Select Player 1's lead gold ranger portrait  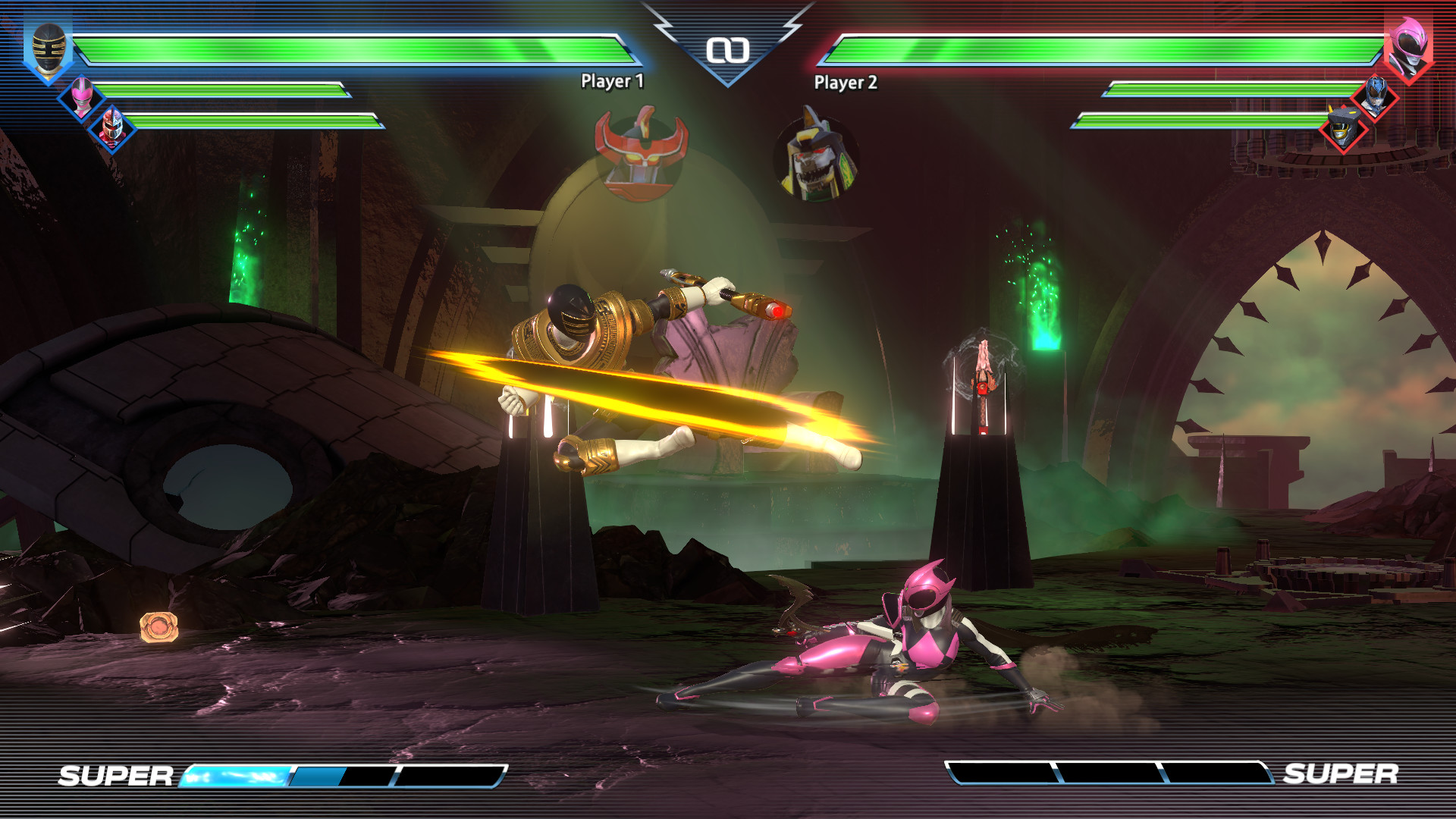(47, 45)
